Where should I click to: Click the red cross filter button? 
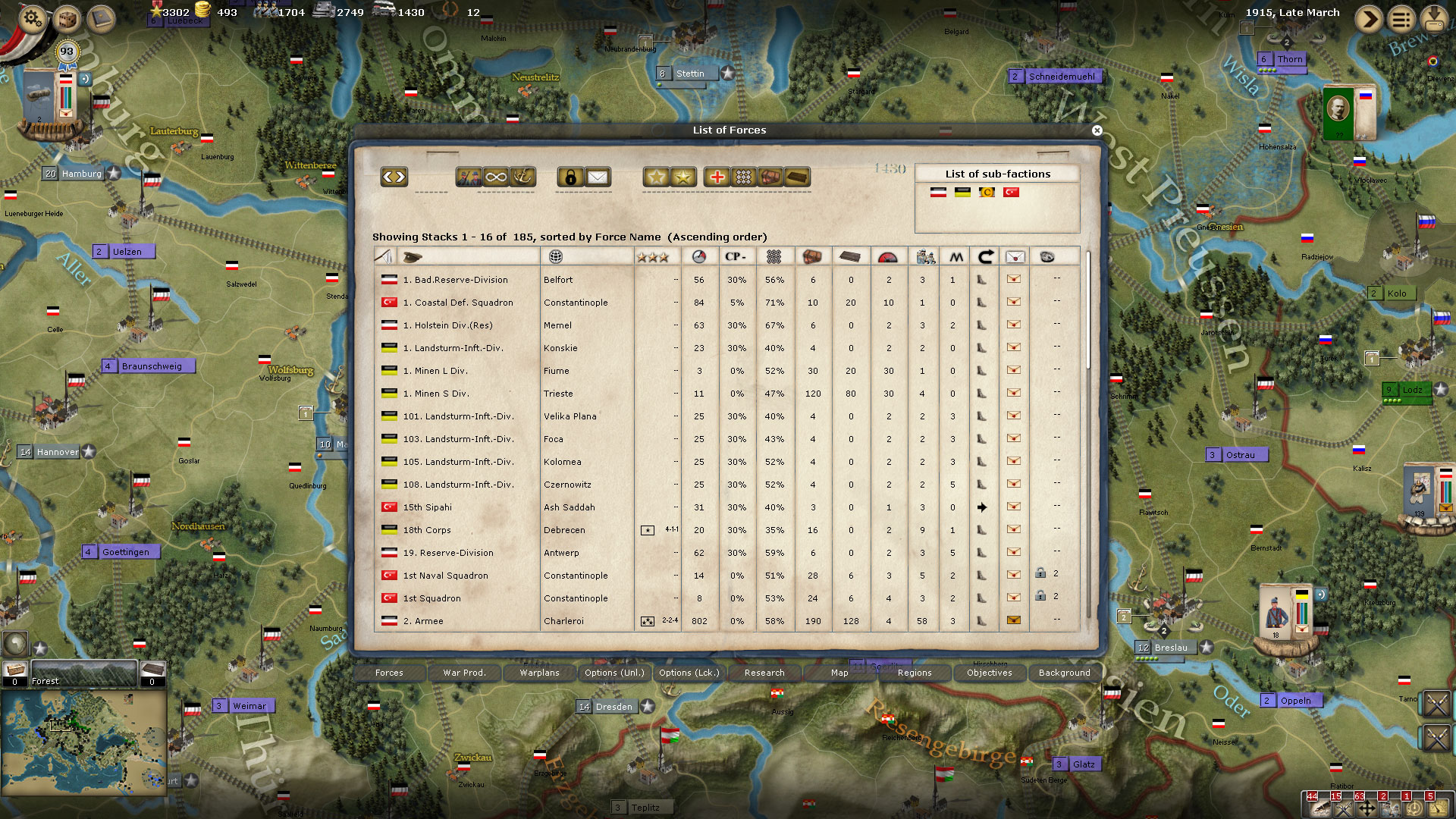click(x=717, y=177)
